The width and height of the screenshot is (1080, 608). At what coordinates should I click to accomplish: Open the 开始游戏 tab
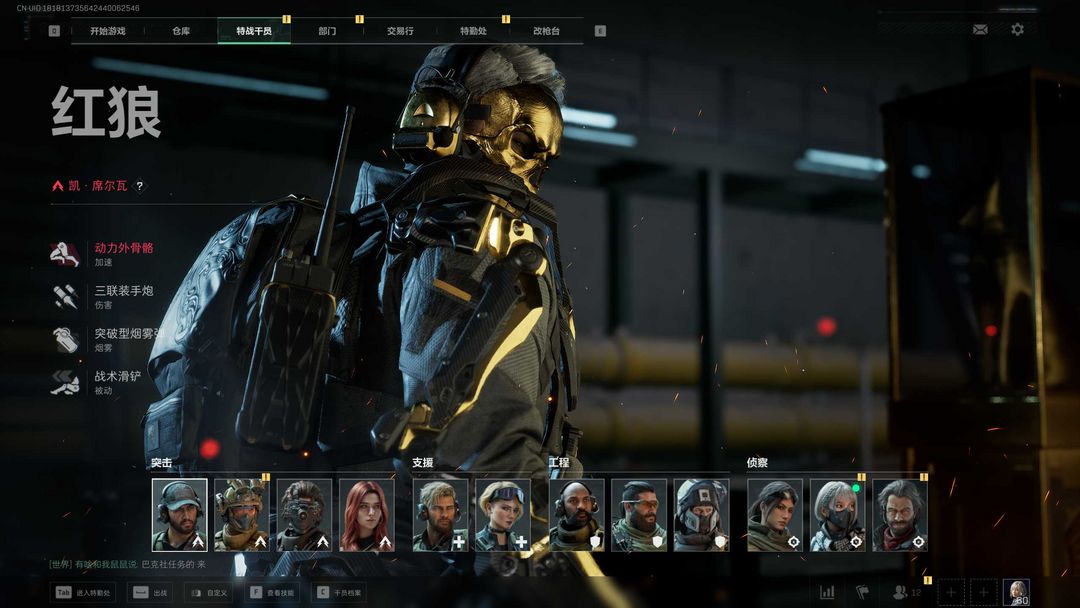click(108, 31)
